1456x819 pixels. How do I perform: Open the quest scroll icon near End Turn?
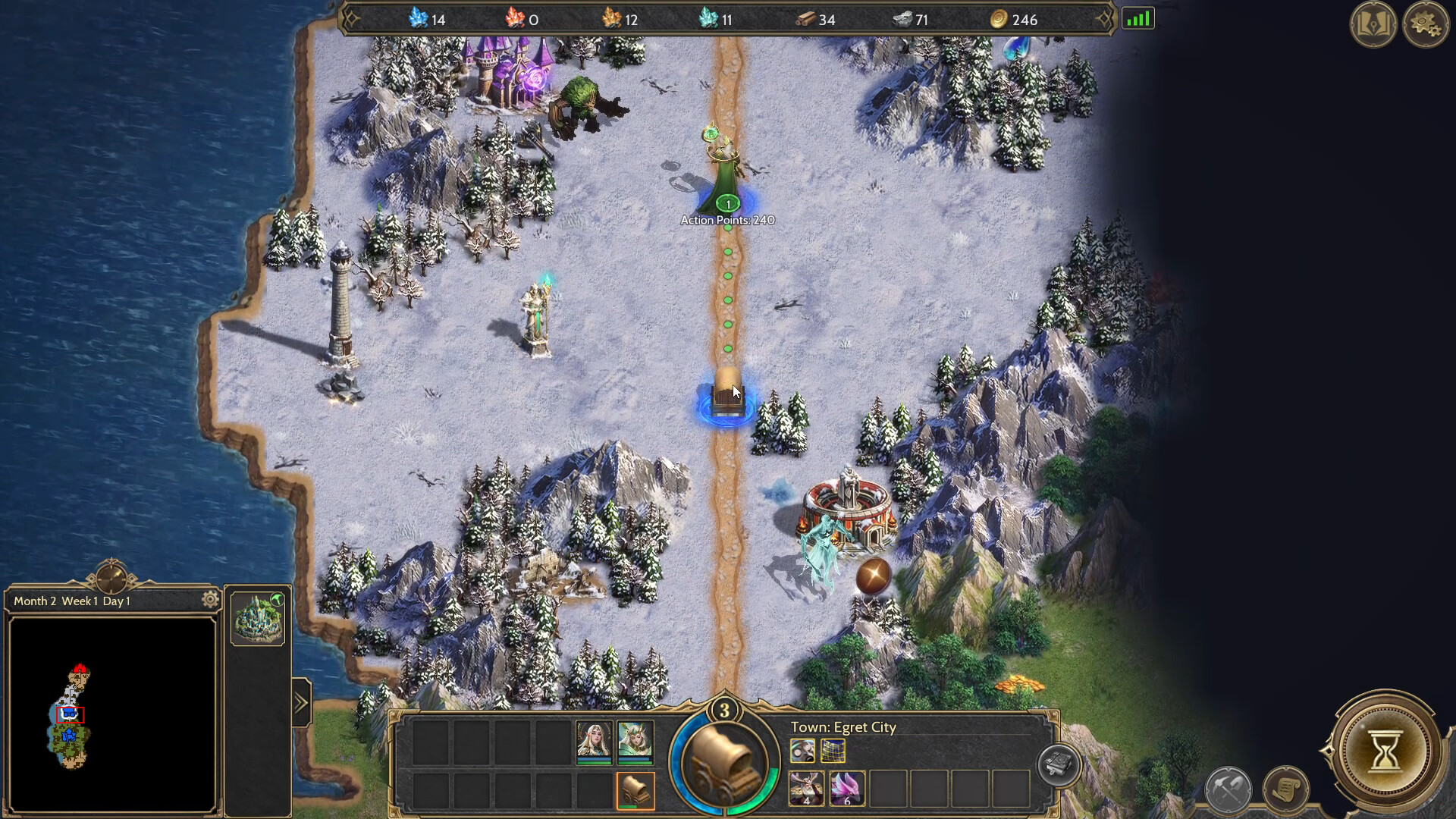tap(1286, 788)
